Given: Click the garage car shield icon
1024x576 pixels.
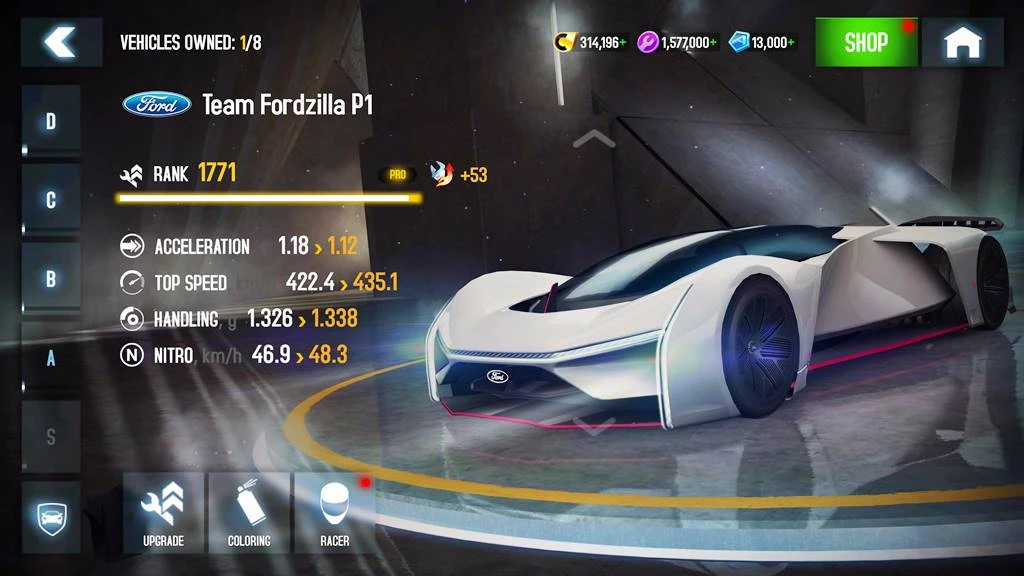Looking at the screenshot, I should pyautogui.click(x=51, y=517).
